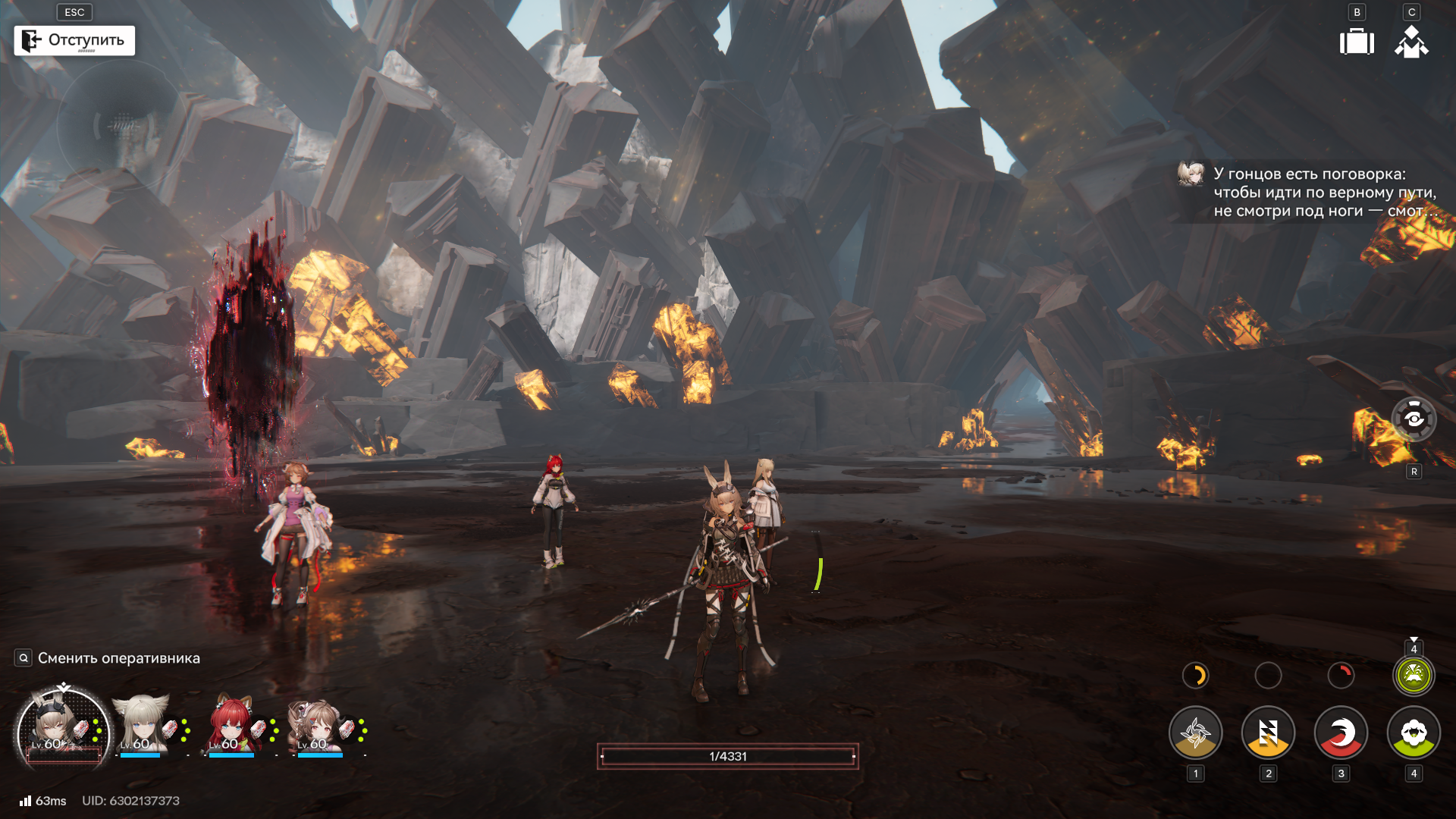Image resolution: width=1456 pixels, height=819 pixels.
Task: Trigger the red crescent claw skill
Action: click(x=1341, y=733)
